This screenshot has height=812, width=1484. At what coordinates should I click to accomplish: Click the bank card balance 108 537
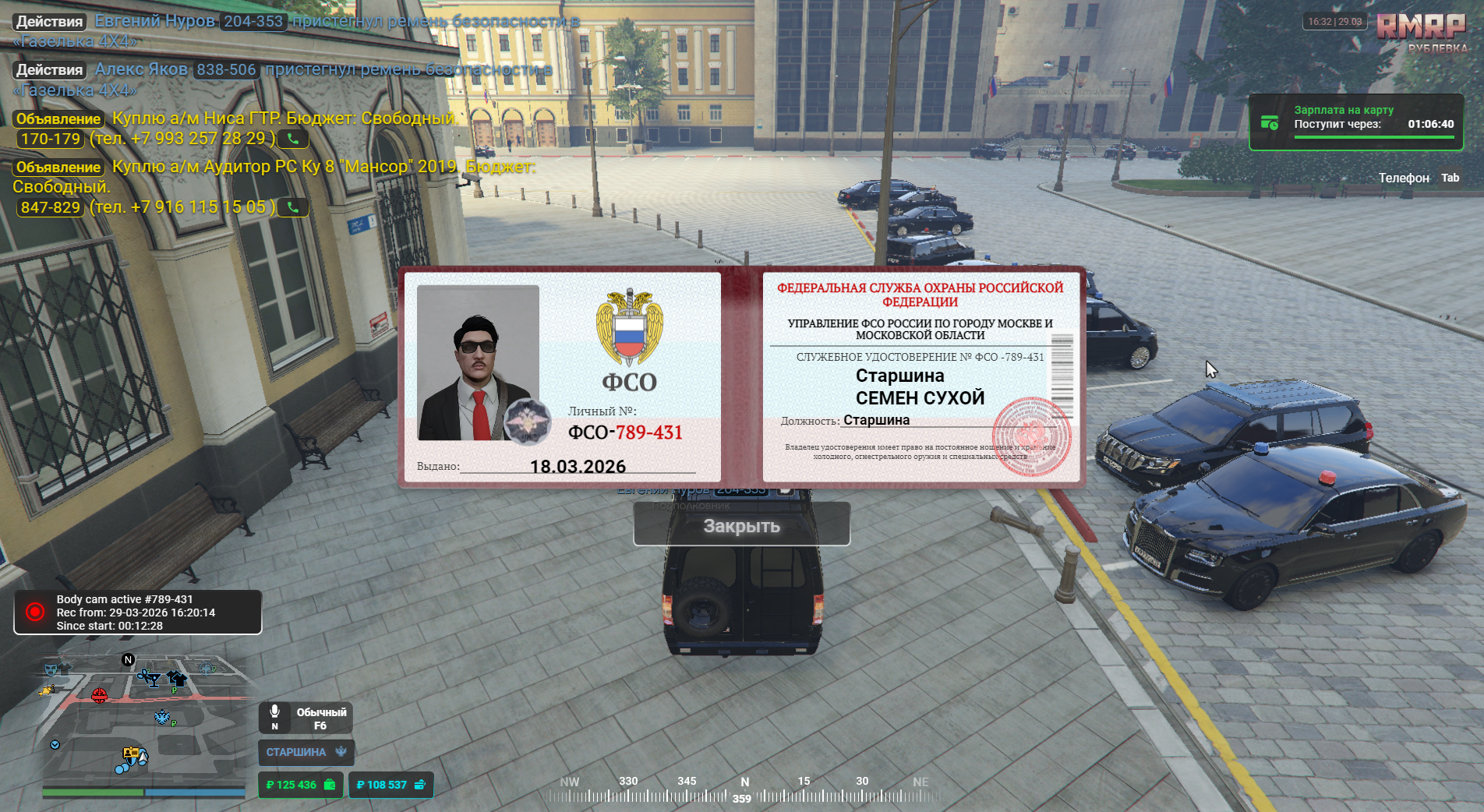(390, 785)
